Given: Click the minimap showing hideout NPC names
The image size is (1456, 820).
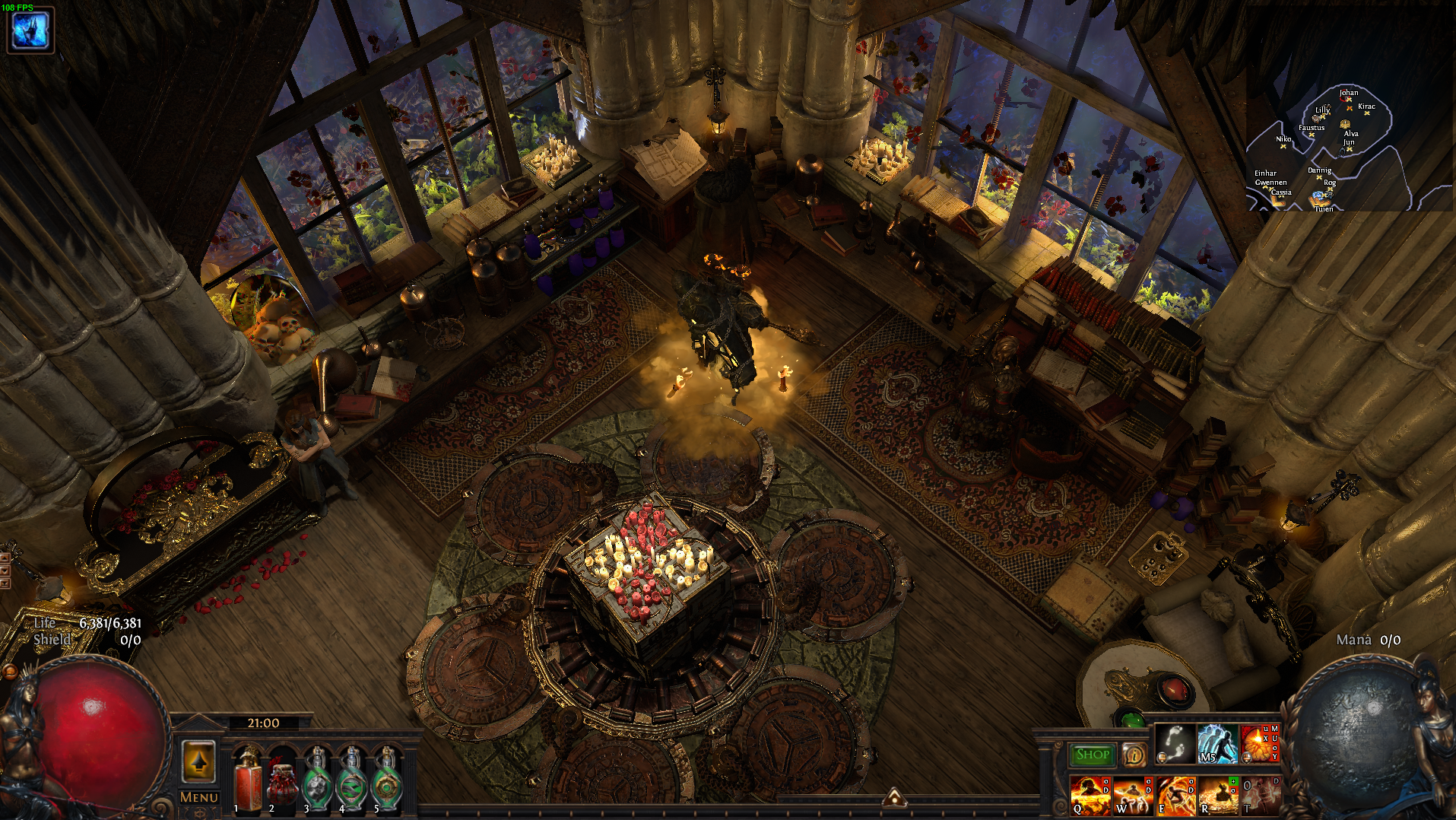Looking at the screenshot, I should pyautogui.click(x=1327, y=148).
